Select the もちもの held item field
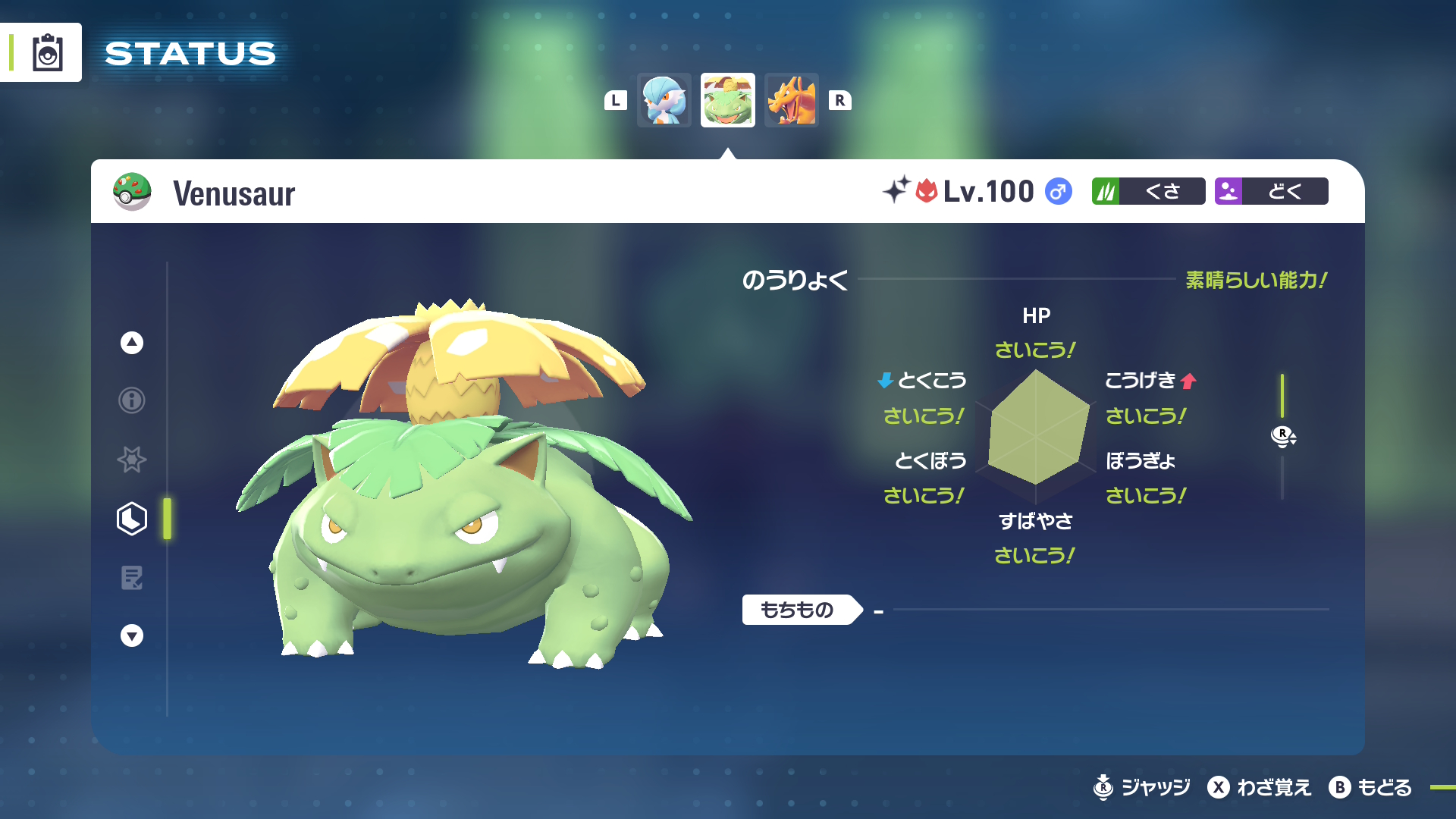Viewport: 1456px width, 819px height. click(x=801, y=610)
